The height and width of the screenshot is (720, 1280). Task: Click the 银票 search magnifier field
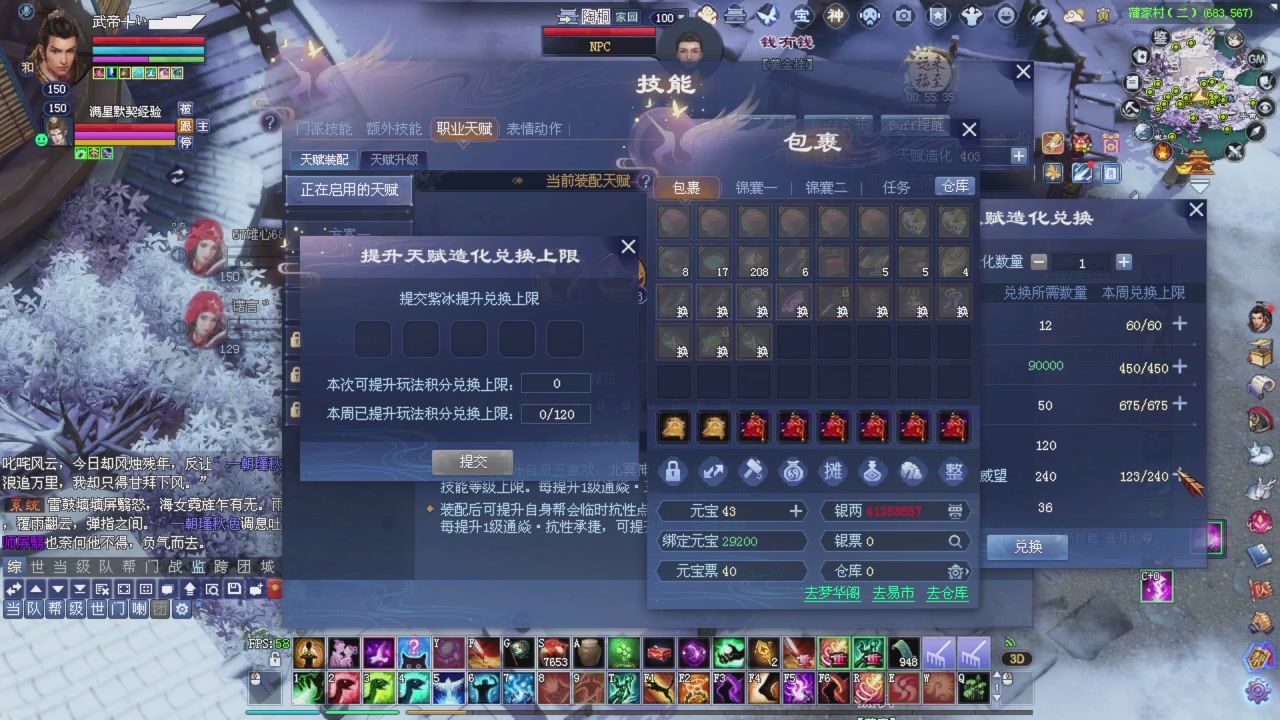pyautogui.click(x=955, y=541)
